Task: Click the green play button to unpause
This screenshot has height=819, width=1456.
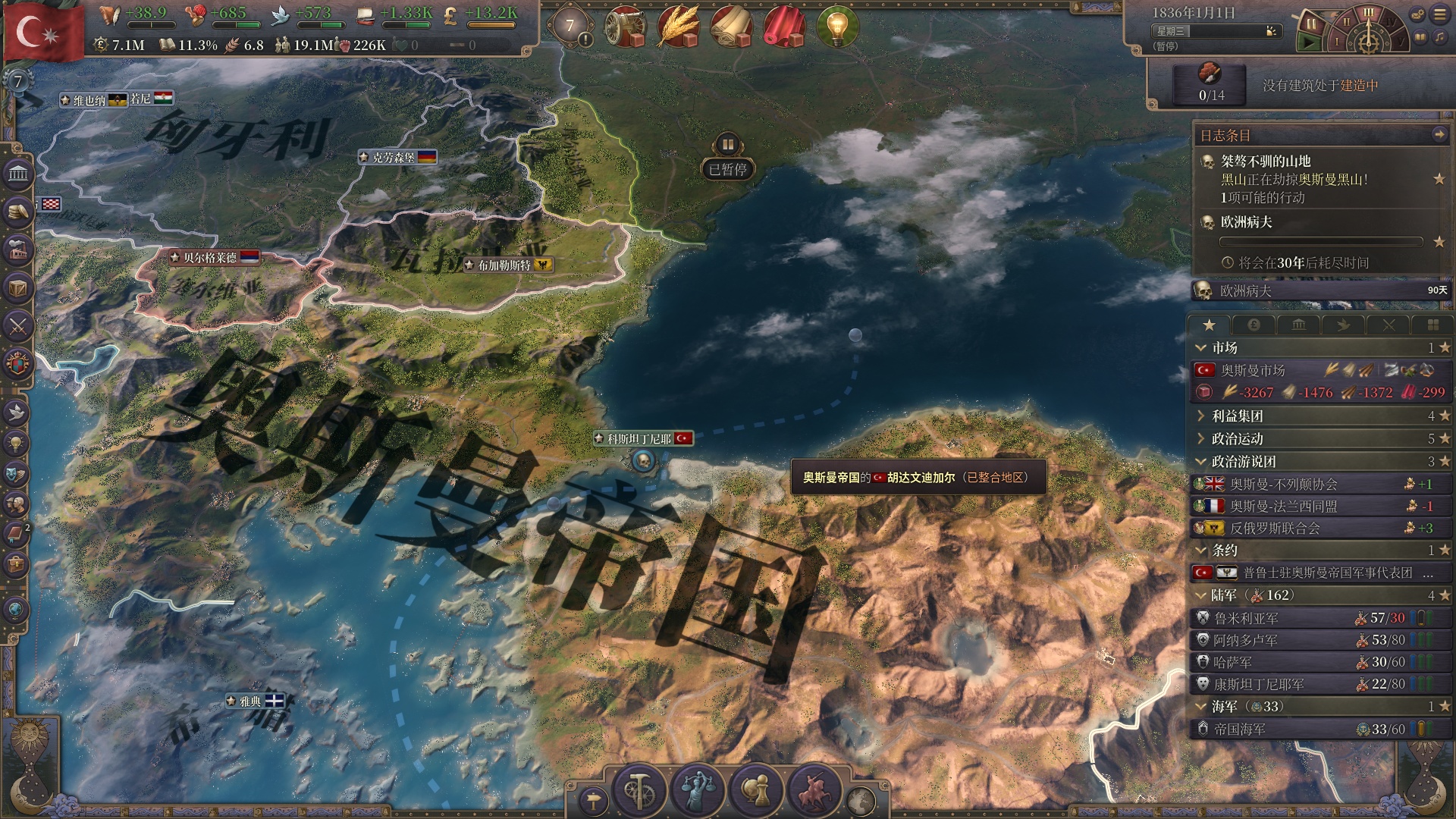Action: pos(1309,43)
